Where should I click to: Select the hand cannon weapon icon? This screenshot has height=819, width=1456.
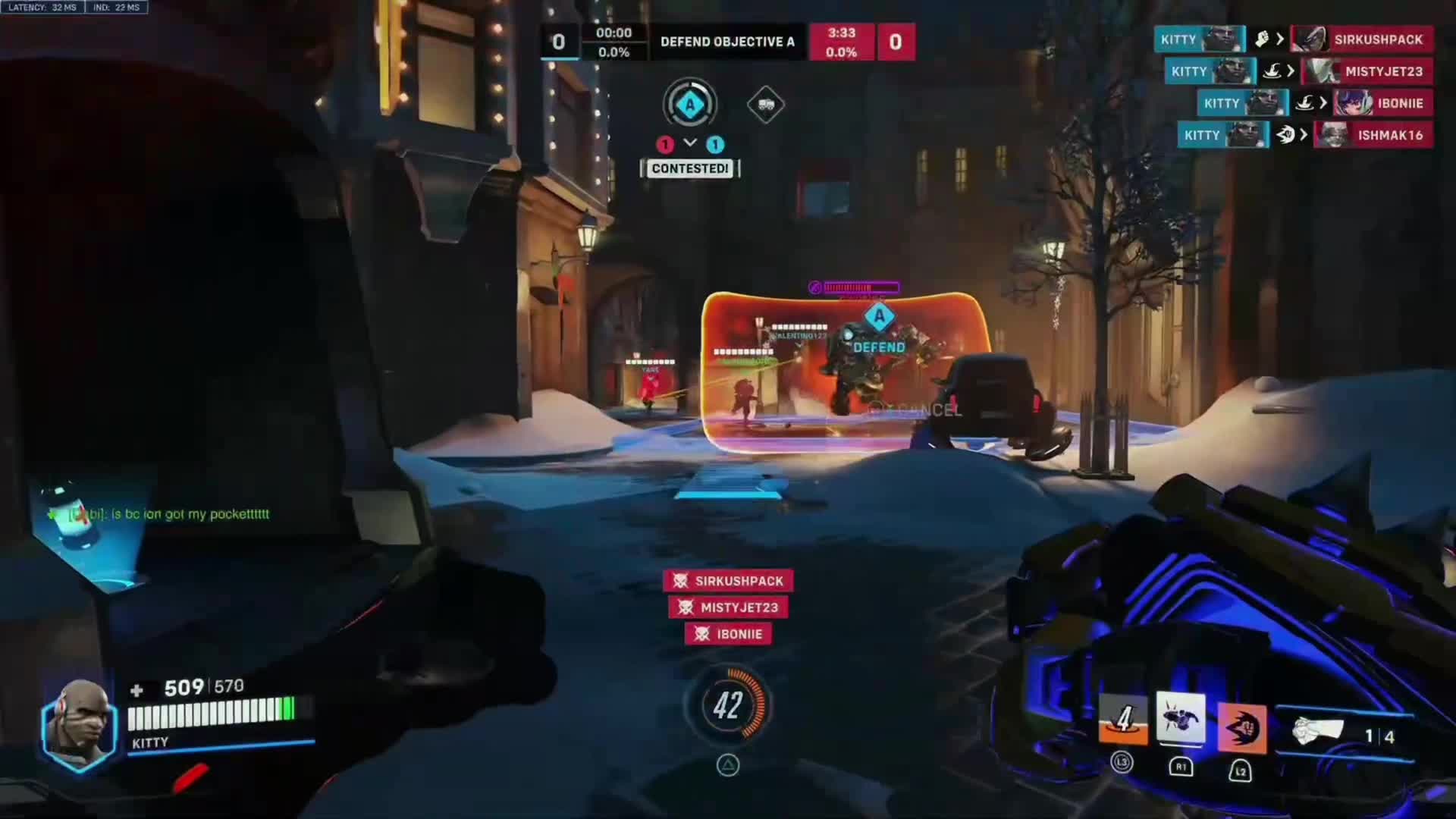click(1317, 731)
